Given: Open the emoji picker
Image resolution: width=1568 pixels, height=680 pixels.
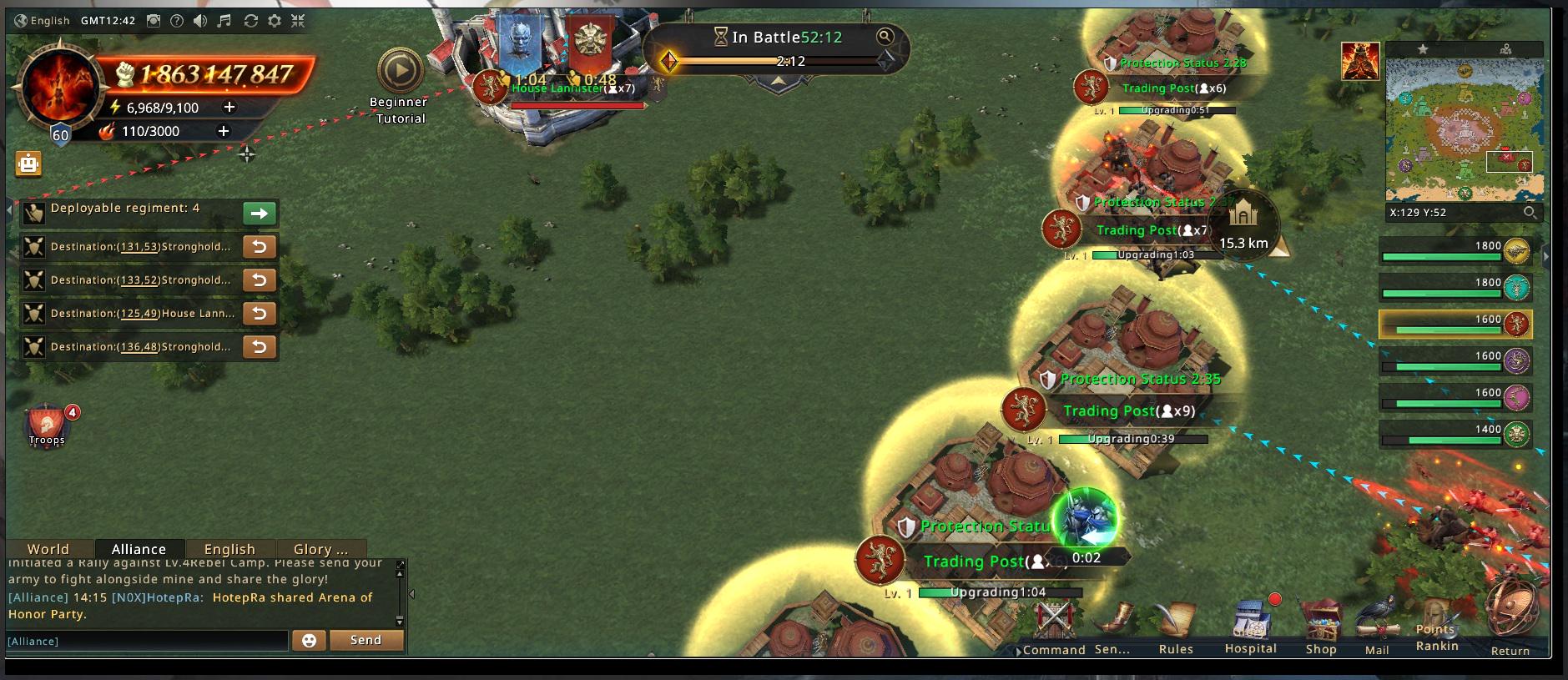Looking at the screenshot, I should point(309,640).
